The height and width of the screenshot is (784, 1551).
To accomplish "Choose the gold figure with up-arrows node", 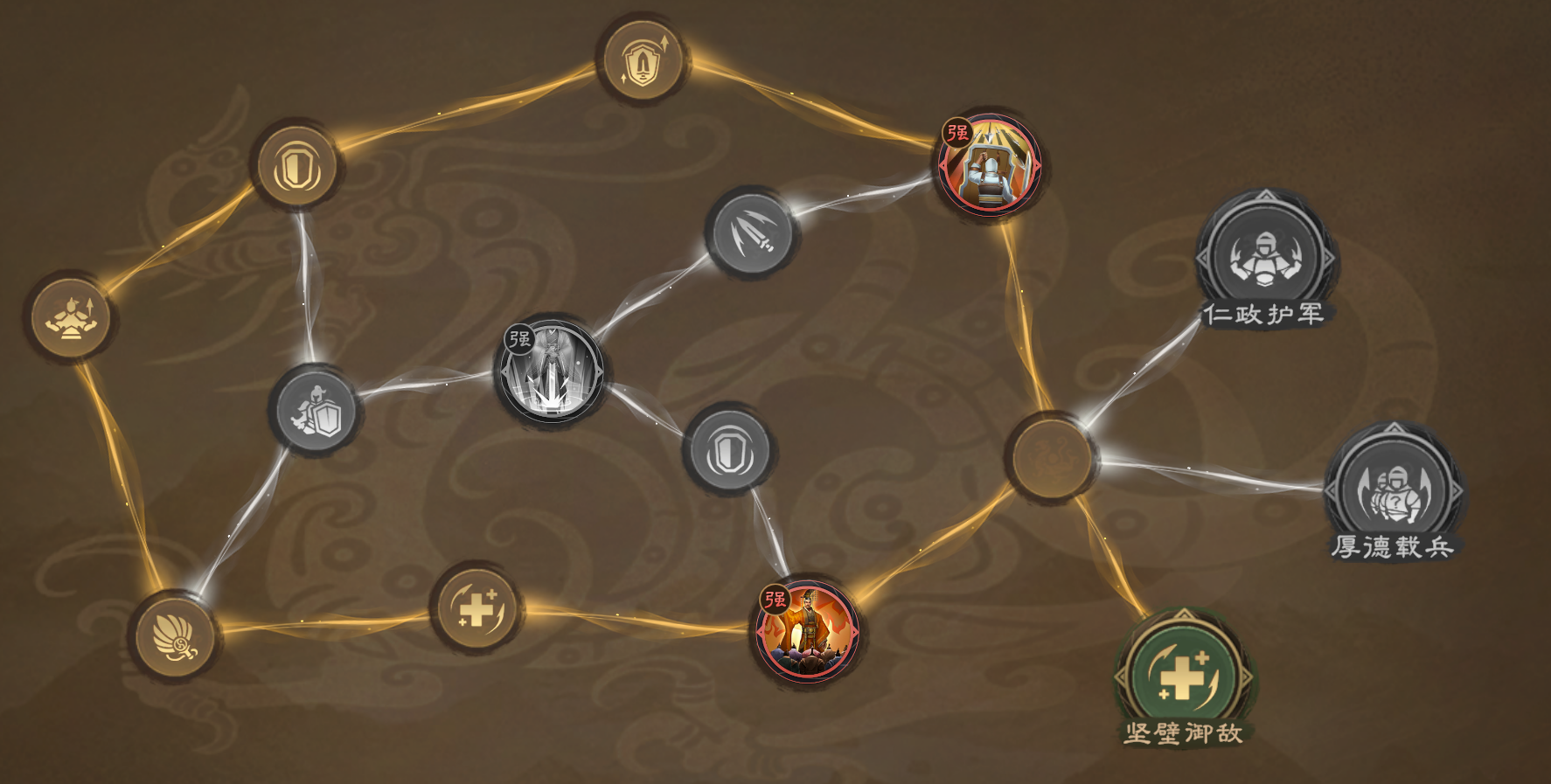I will pos(70,317).
